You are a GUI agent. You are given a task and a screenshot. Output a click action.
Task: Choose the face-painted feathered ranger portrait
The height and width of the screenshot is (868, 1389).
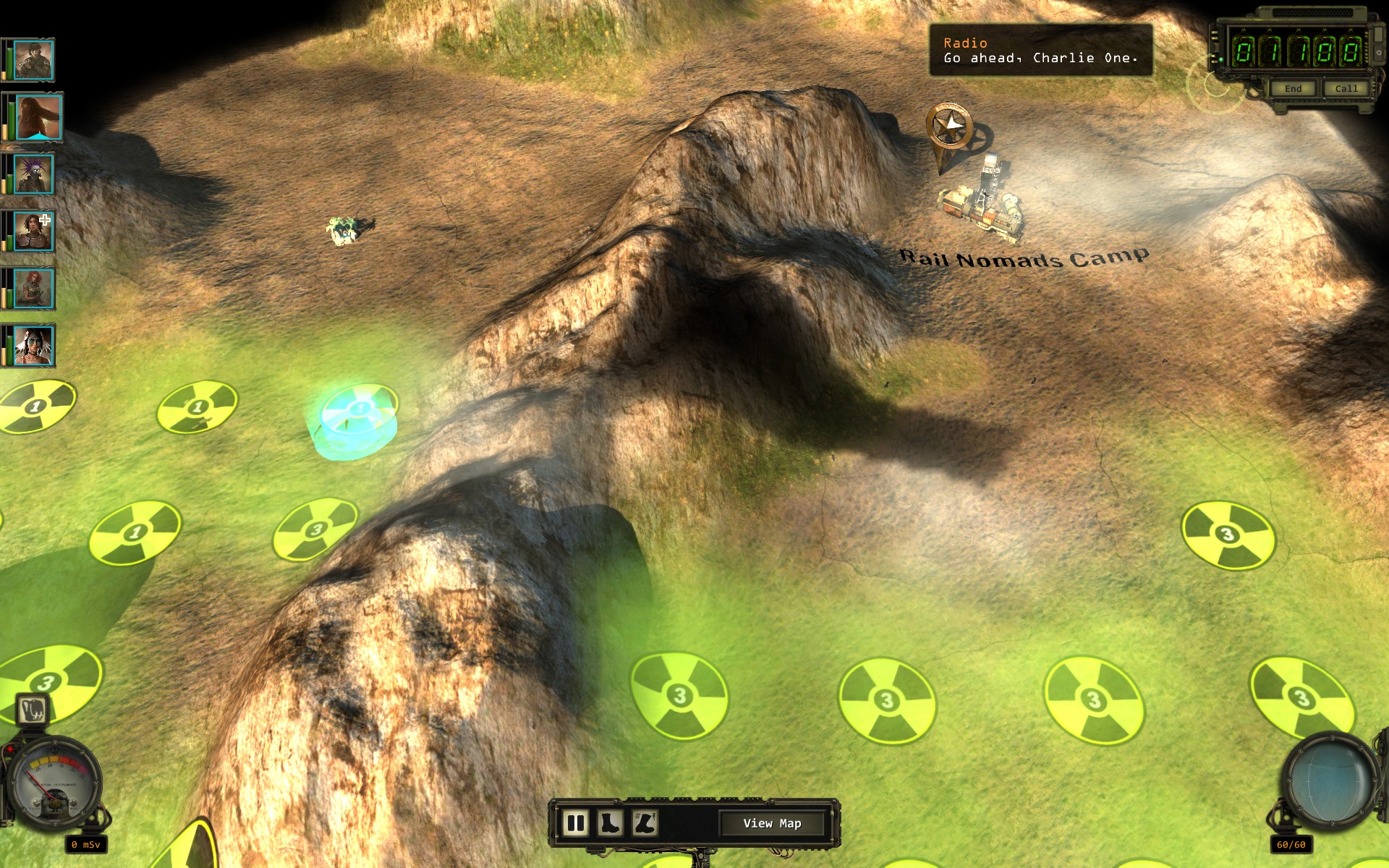pyautogui.click(x=33, y=346)
